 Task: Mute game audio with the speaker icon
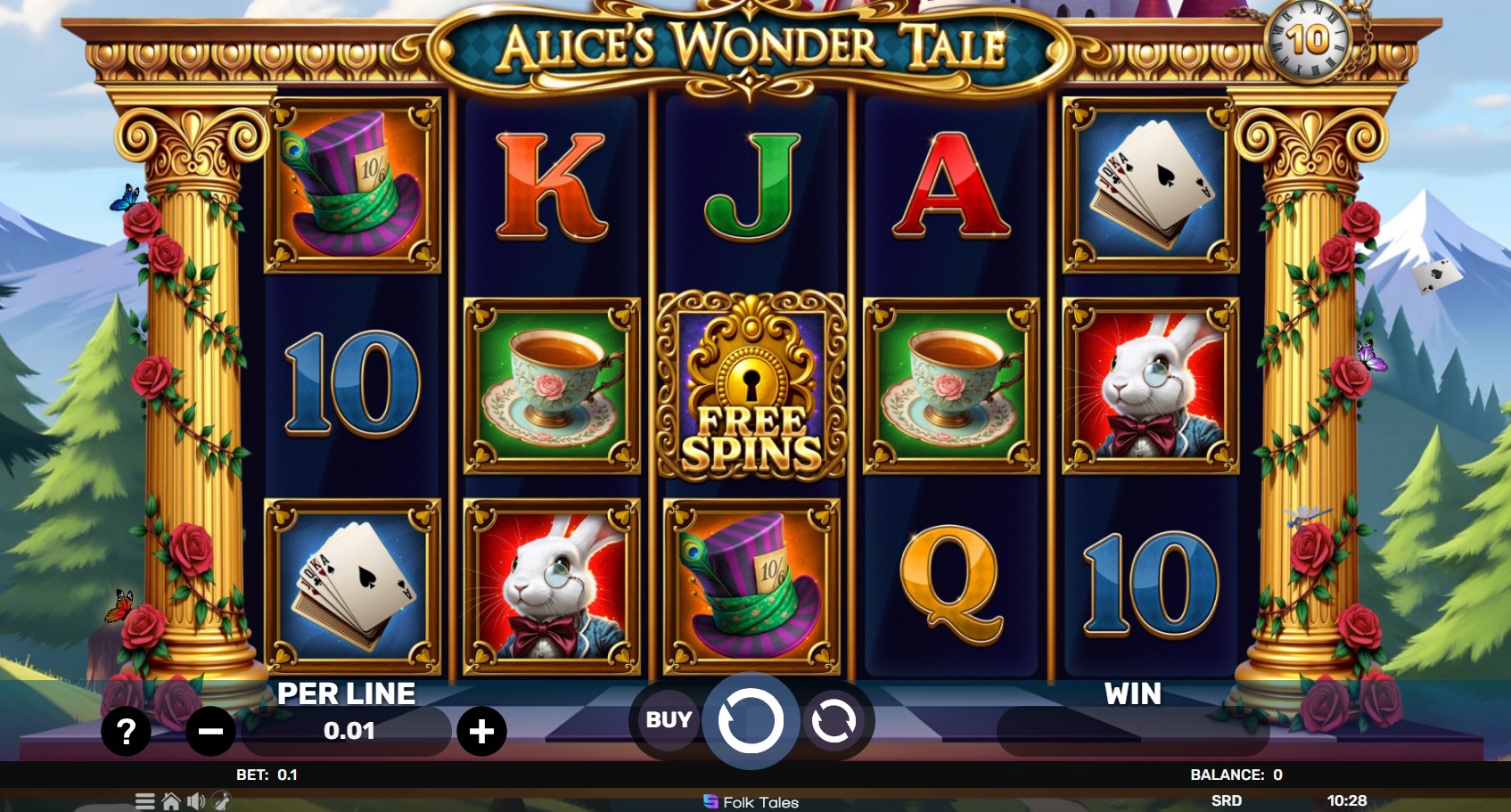pyautogui.click(x=197, y=801)
